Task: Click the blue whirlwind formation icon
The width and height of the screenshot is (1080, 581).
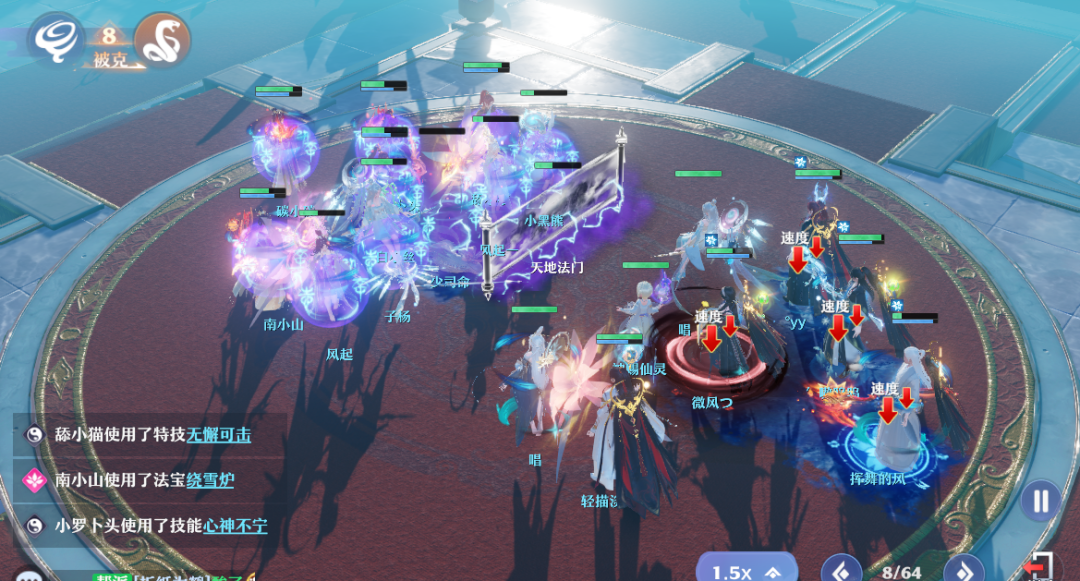Action: tap(54, 38)
